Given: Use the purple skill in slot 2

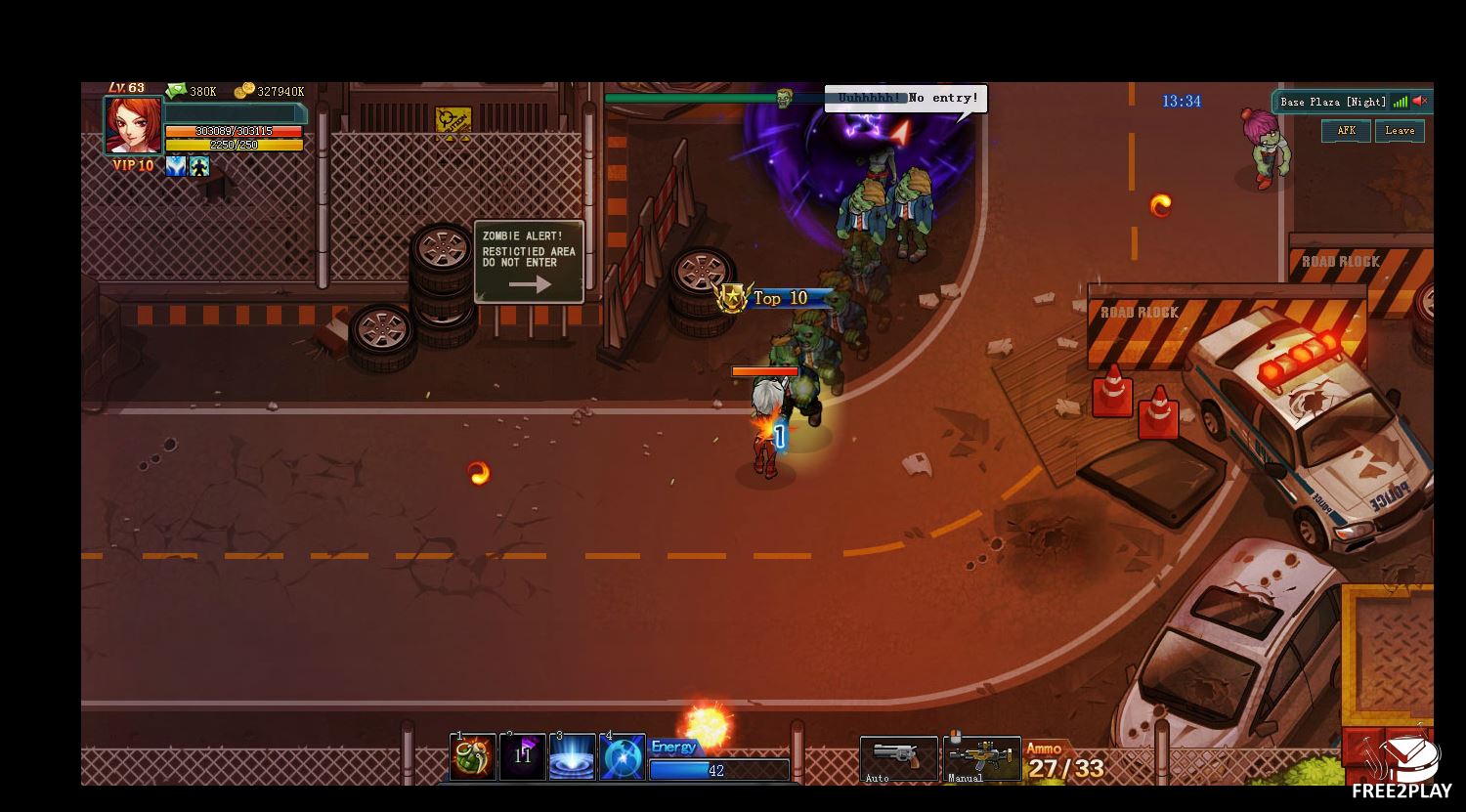Looking at the screenshot, I should pos(523,757).
